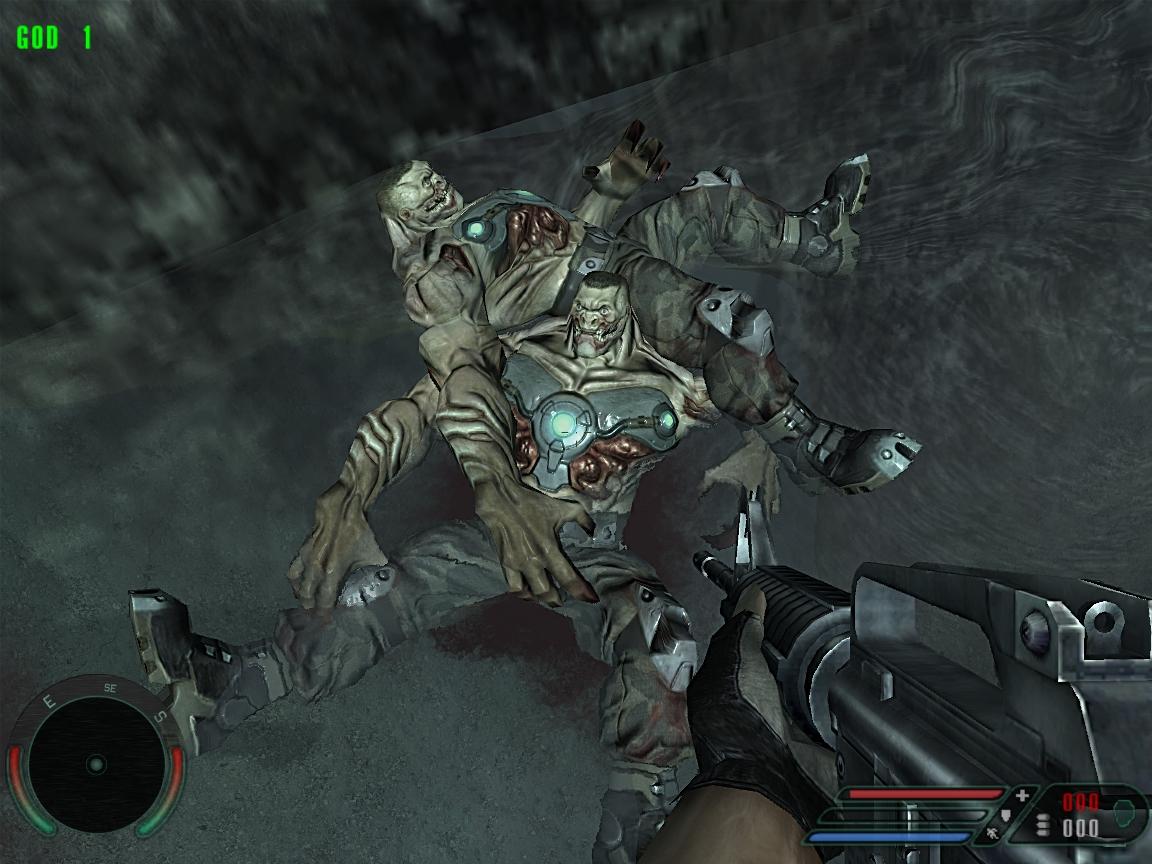Click the circular radar compass
The width and height of the screenshot is (1152, 864).
tap(95, 765)
